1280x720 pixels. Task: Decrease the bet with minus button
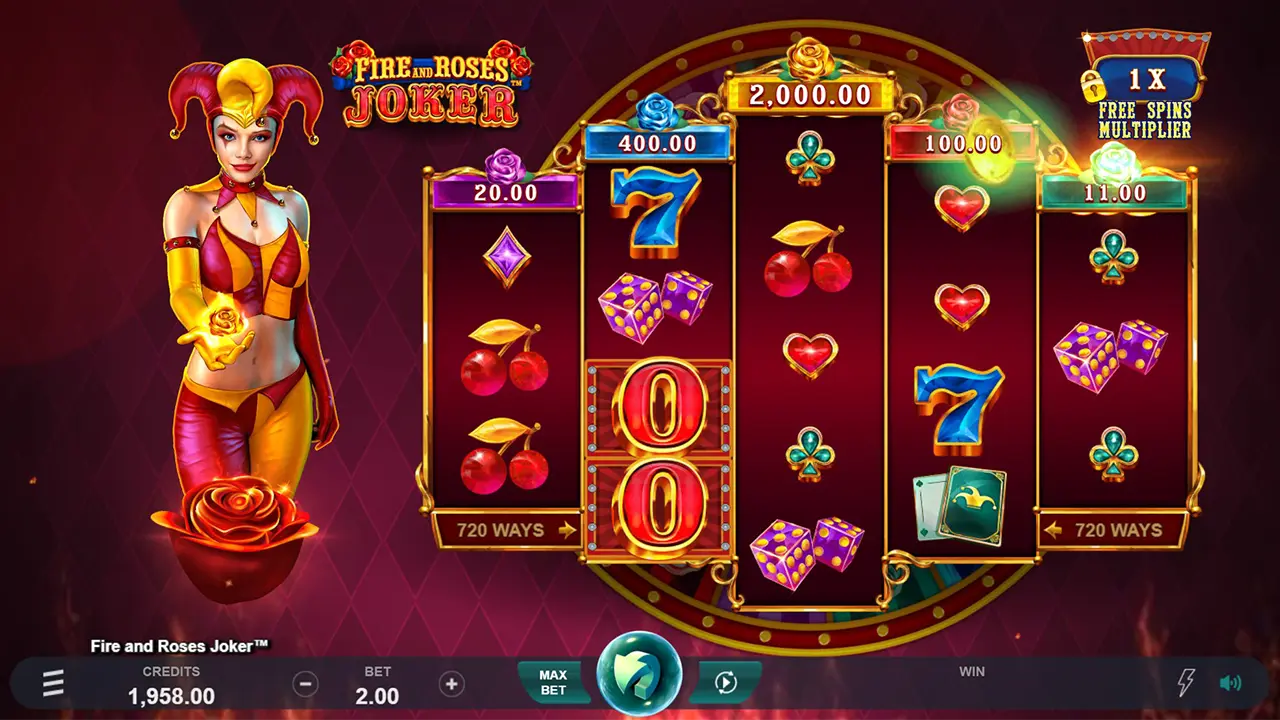click(x=306, y=684)
